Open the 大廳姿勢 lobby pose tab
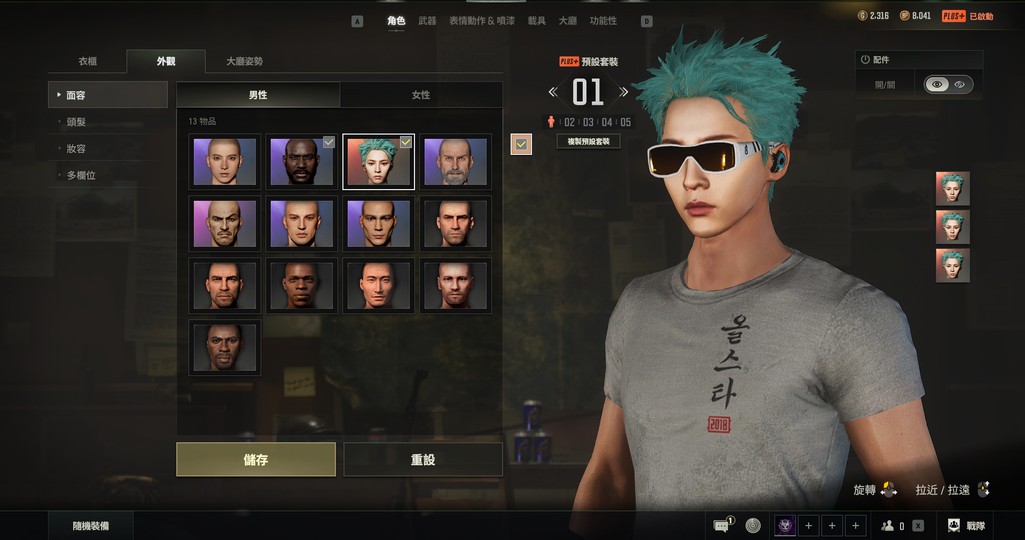This screenshot has width=1025, height=540. (244, 61)
